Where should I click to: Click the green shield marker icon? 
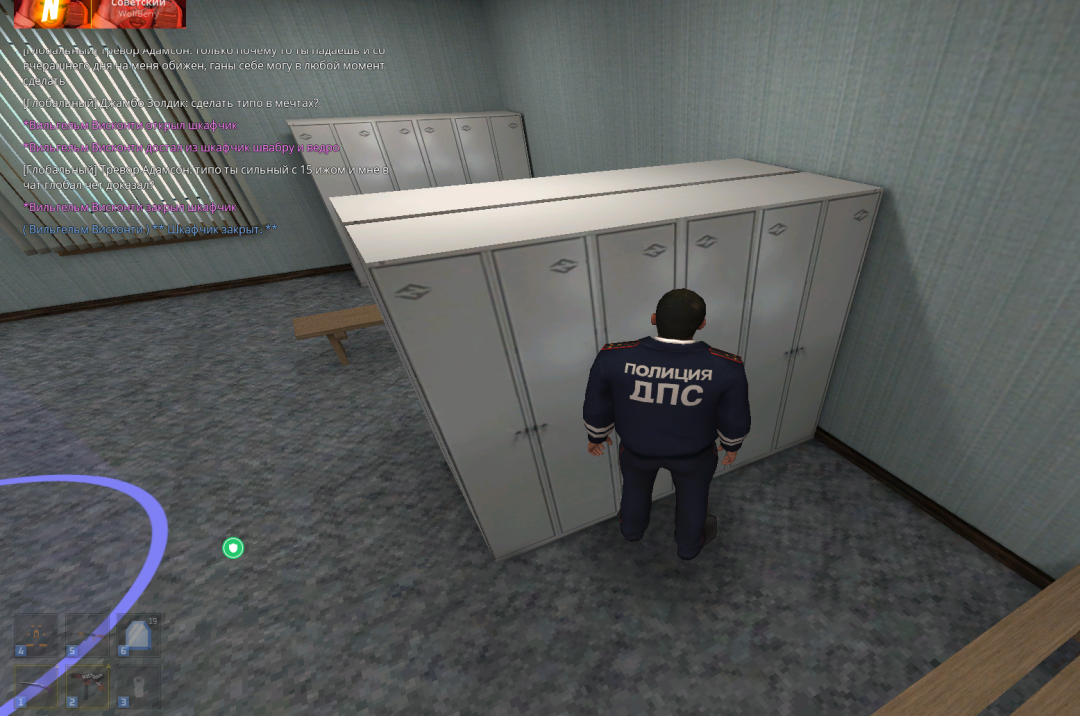click(x=233, y=547)
